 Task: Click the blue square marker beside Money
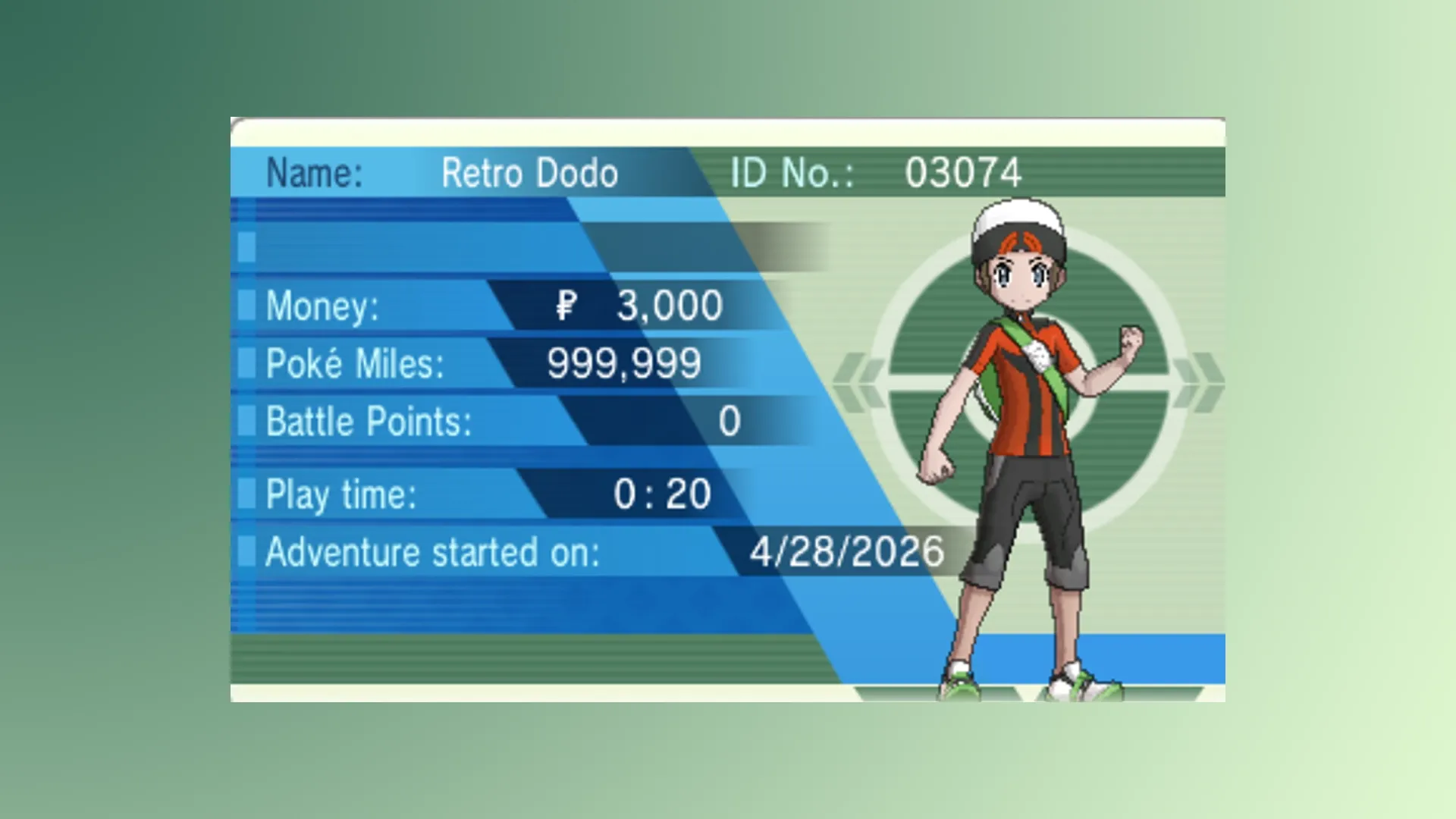pos(246,305)
